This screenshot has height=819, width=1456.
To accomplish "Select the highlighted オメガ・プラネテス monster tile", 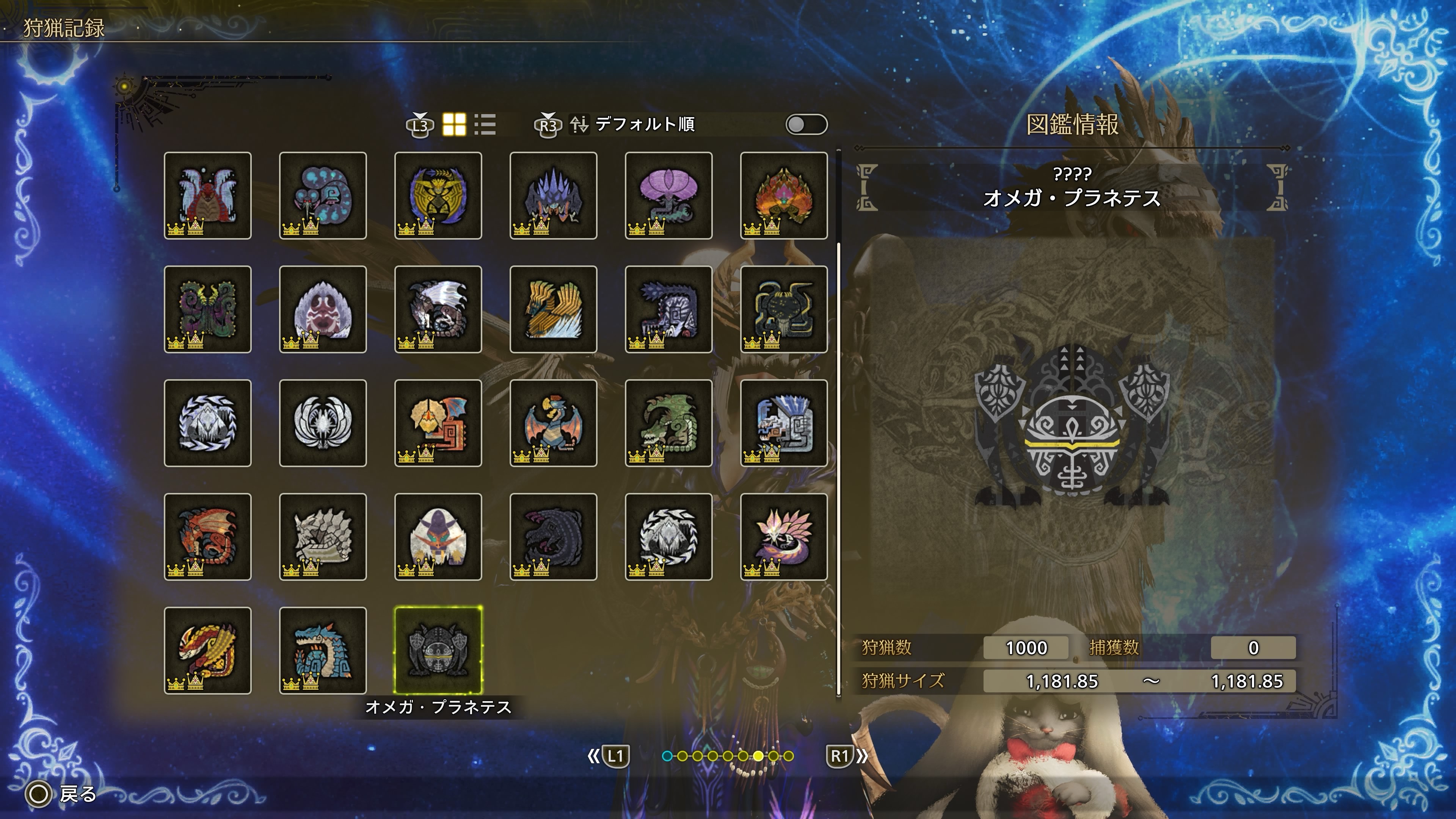I will (x=438, y=651).
